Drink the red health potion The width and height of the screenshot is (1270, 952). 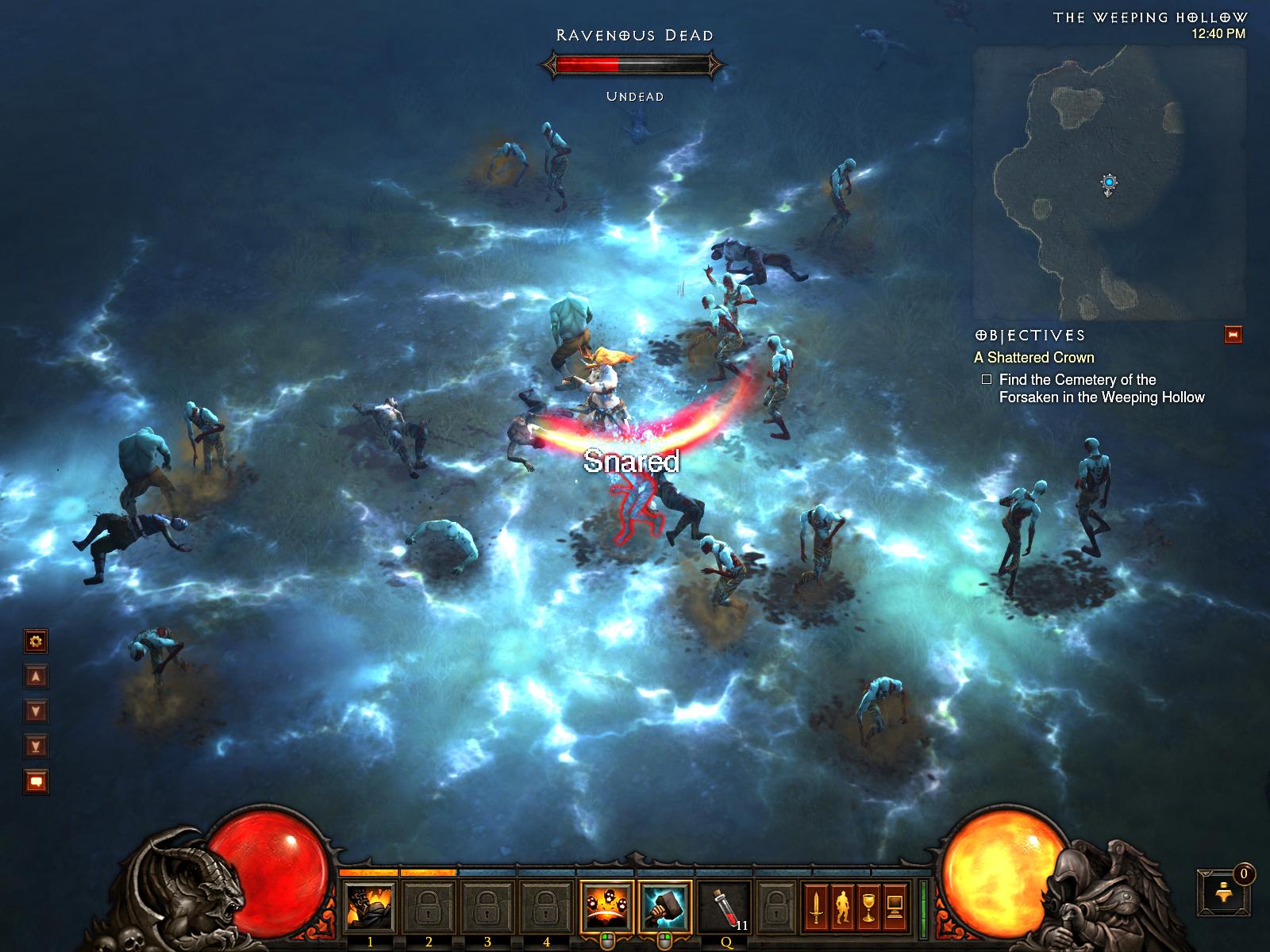tap(725, 908)
